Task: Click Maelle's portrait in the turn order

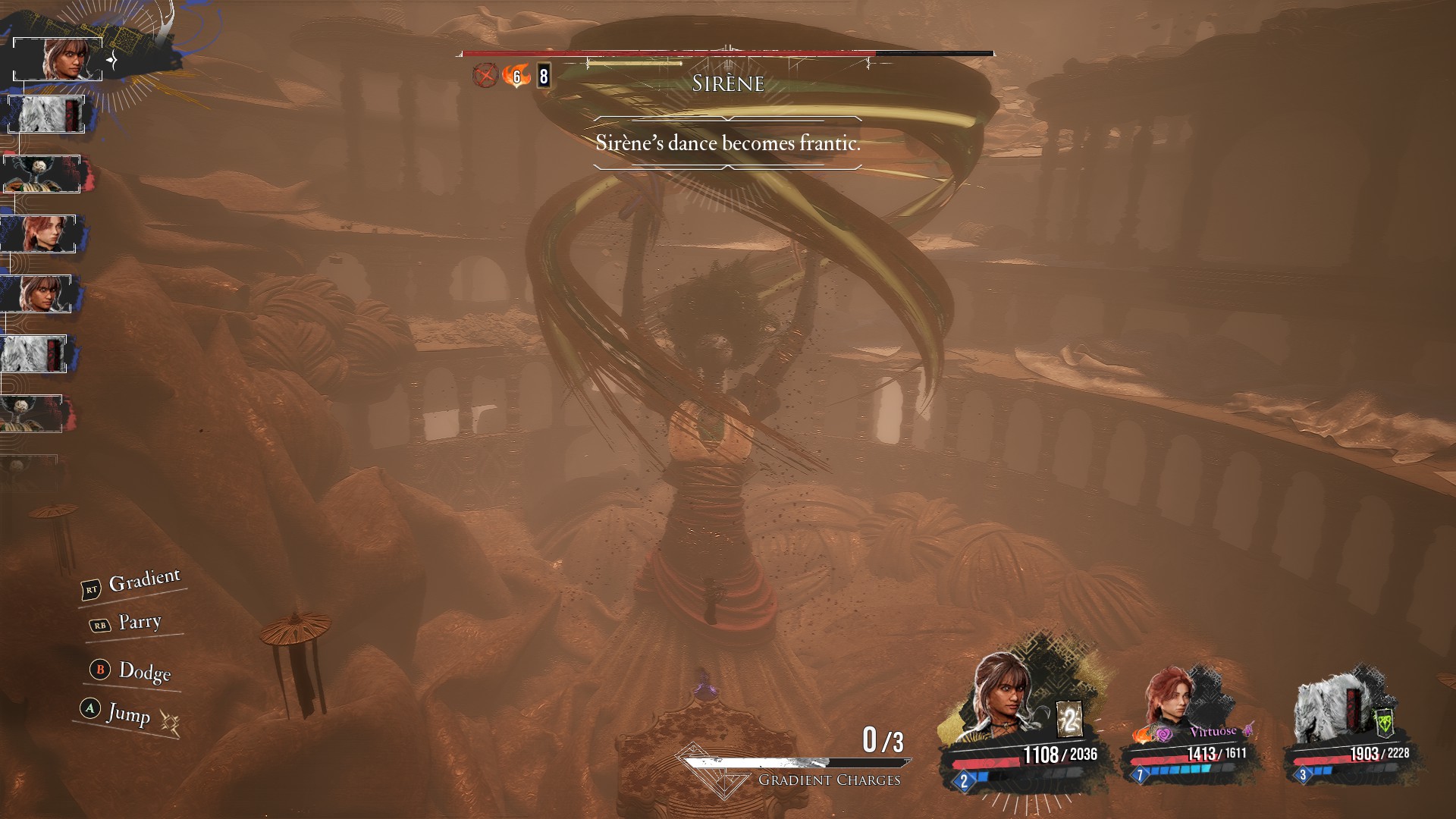Action: pyautogui.click(x=39, y=234)
